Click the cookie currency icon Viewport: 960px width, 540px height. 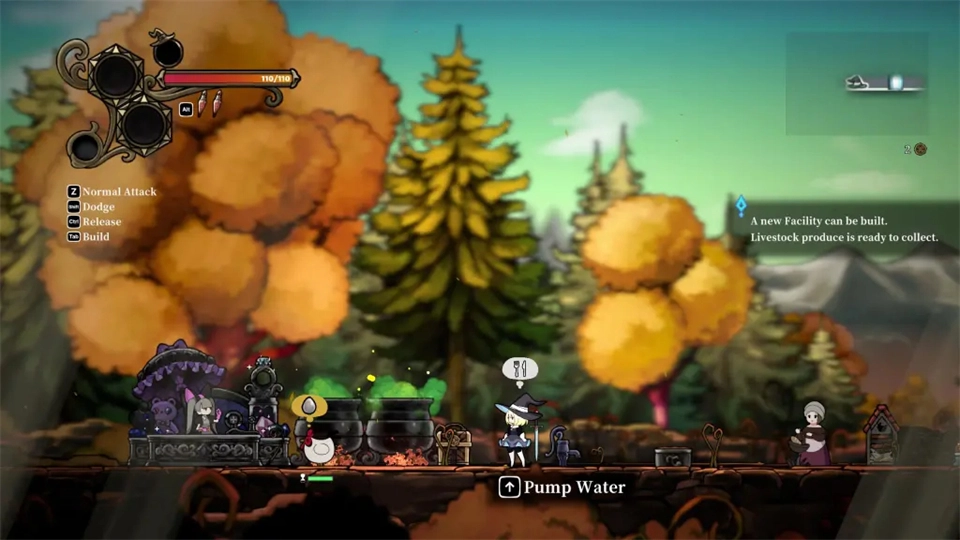click(x=920, y=149)
